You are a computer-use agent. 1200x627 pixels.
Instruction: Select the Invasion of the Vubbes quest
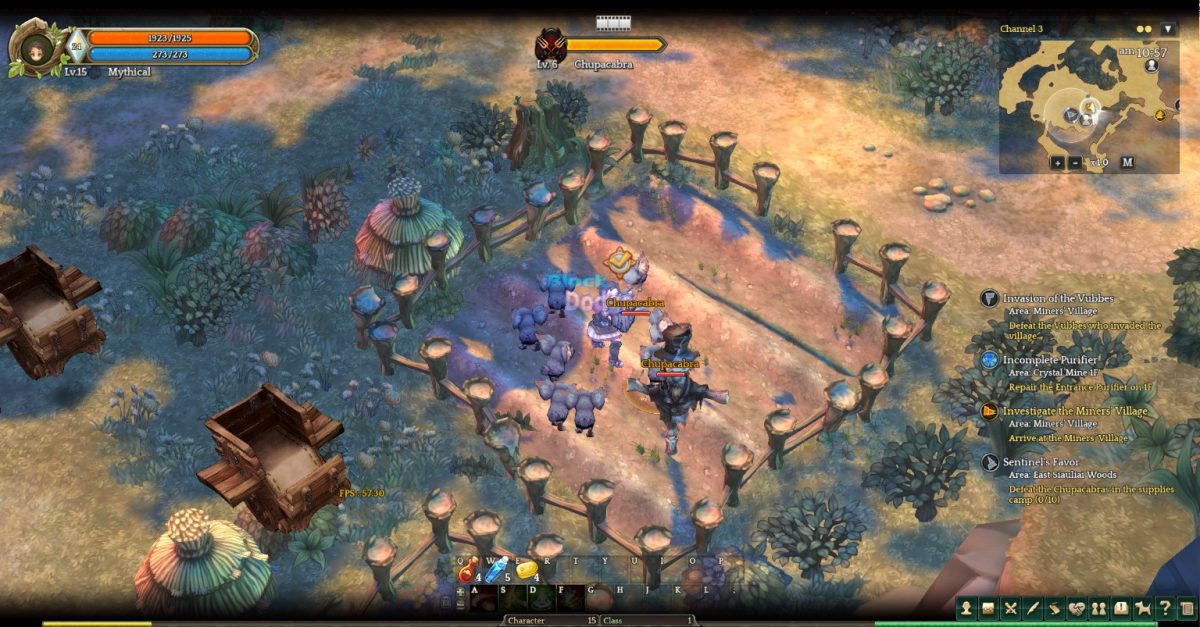1058,298
